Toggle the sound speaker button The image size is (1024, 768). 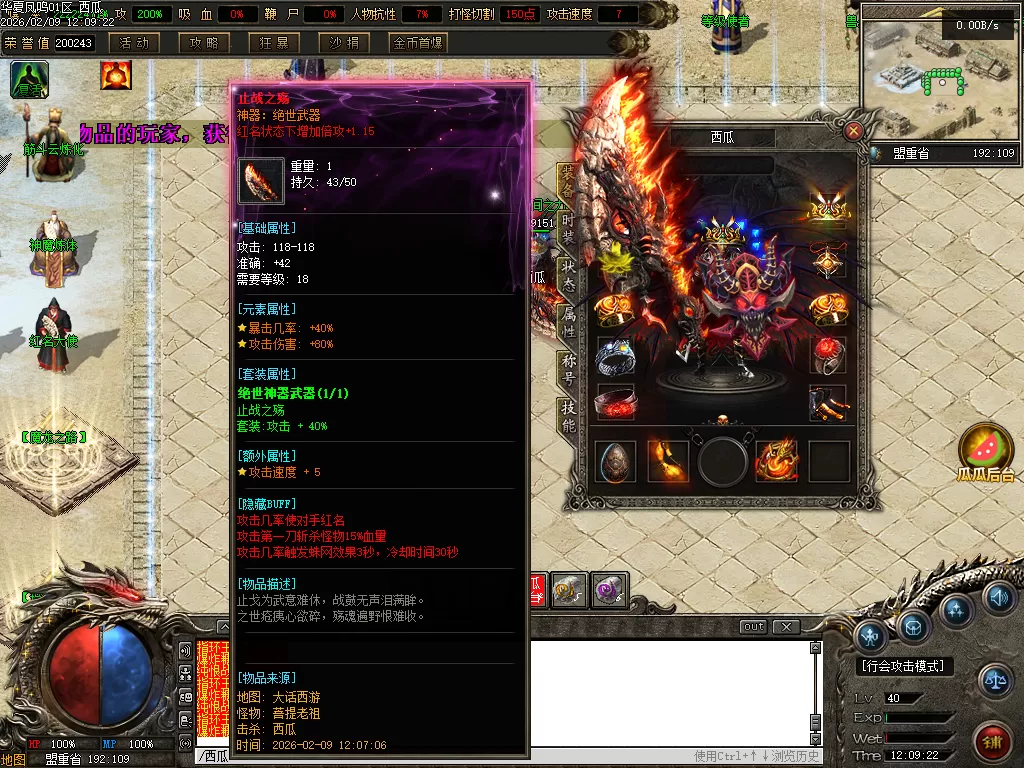click(x=998, y=598)
